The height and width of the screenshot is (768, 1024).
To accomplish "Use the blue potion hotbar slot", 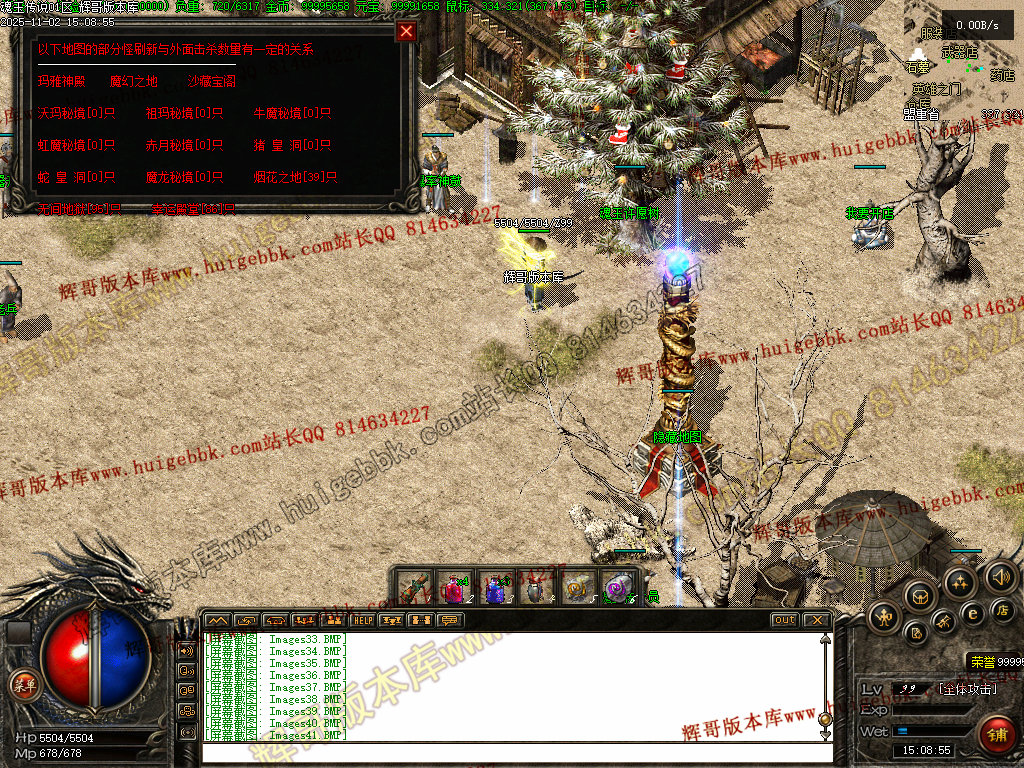I will 496,588.
